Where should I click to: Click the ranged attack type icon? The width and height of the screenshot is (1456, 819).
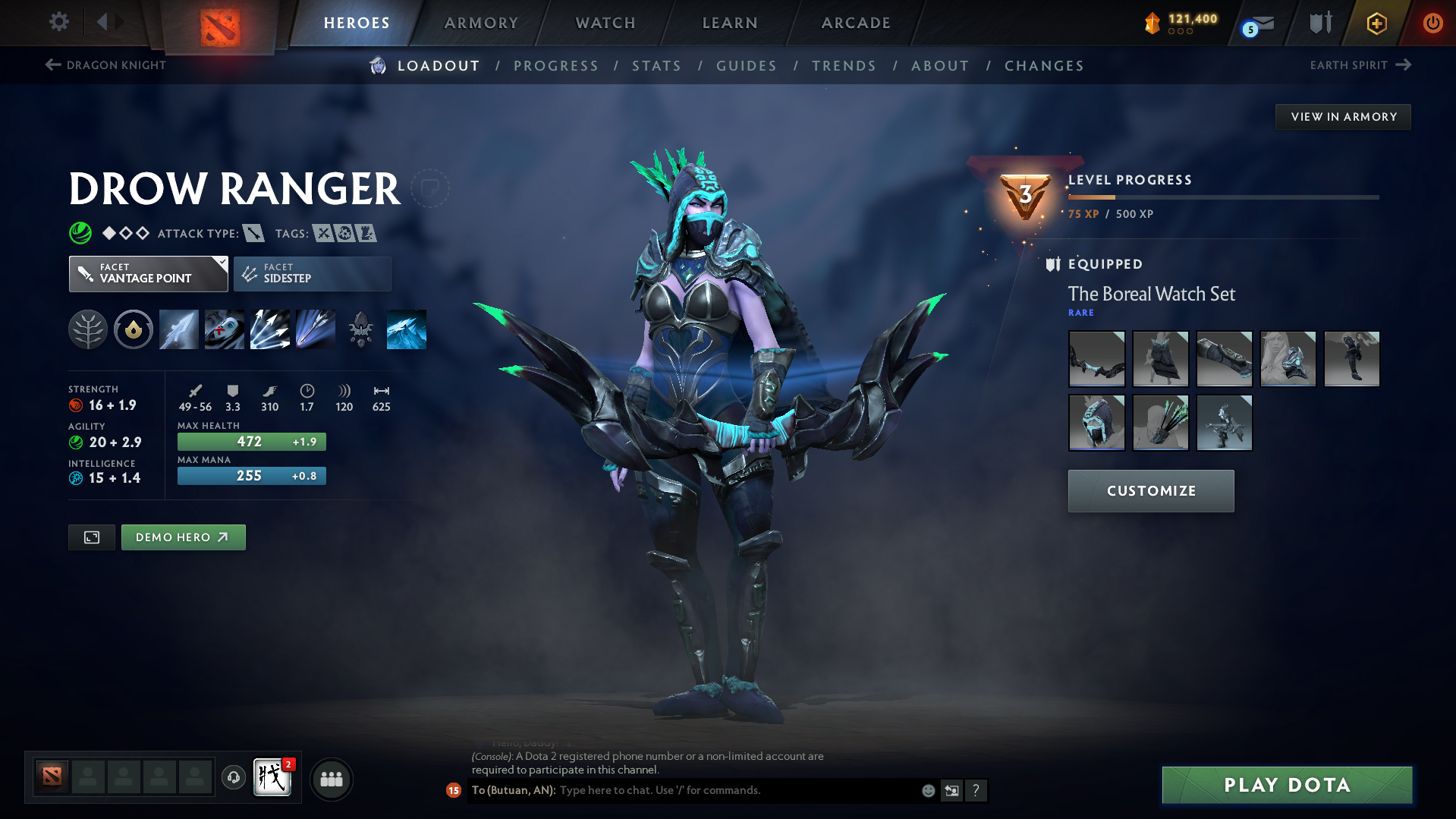pos(253,233)
